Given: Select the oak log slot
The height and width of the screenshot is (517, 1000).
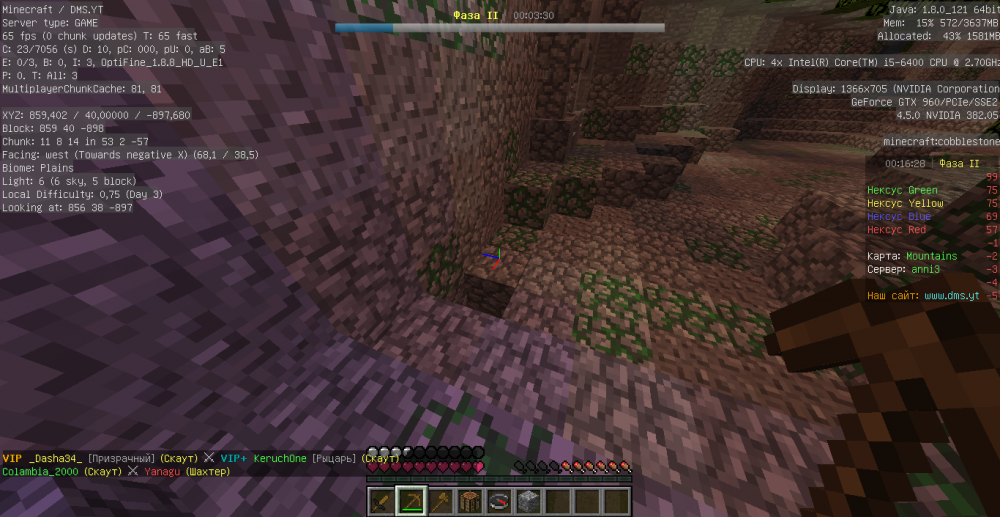Looking at the screenshot, I should (469, 500).
